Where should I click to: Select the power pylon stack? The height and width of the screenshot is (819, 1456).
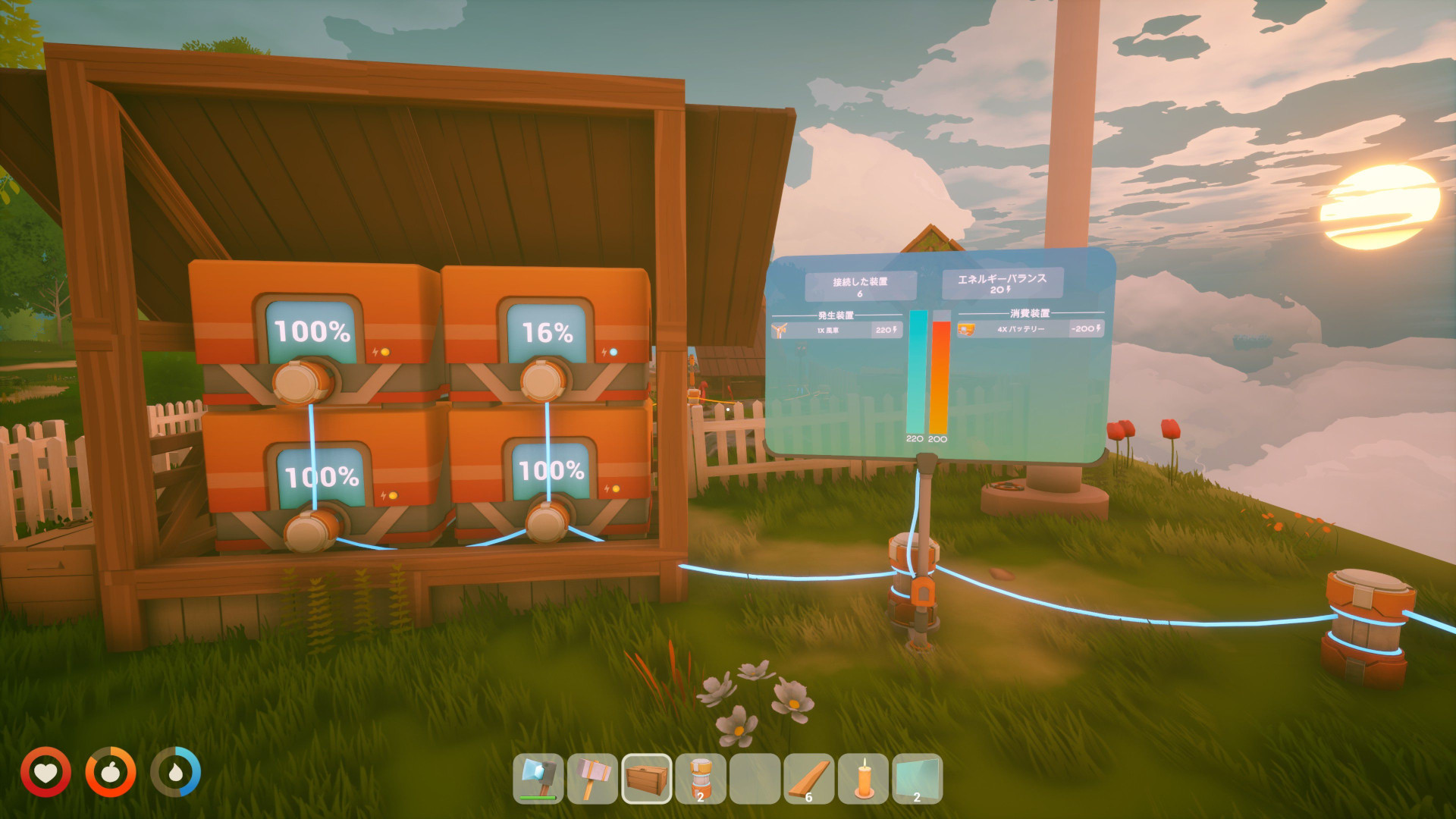pyautogui.click(x=701, y=778)
